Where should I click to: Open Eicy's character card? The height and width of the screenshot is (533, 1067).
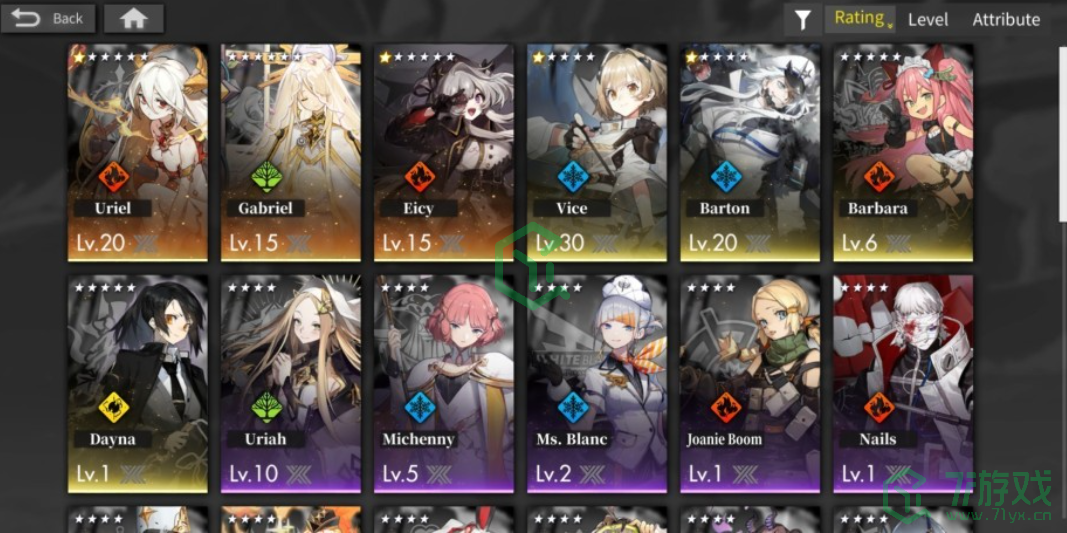pyautogui.click(x=444, y=150)
